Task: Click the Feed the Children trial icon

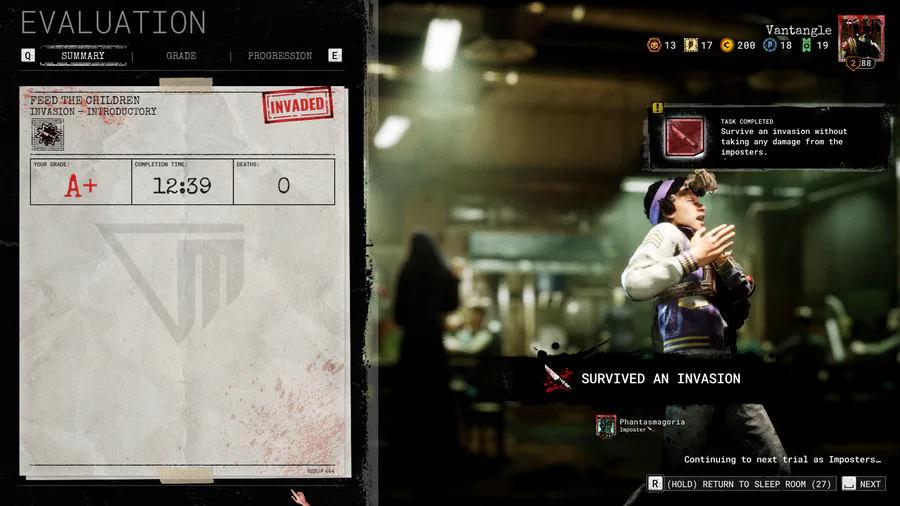Action: pos(48,134)
